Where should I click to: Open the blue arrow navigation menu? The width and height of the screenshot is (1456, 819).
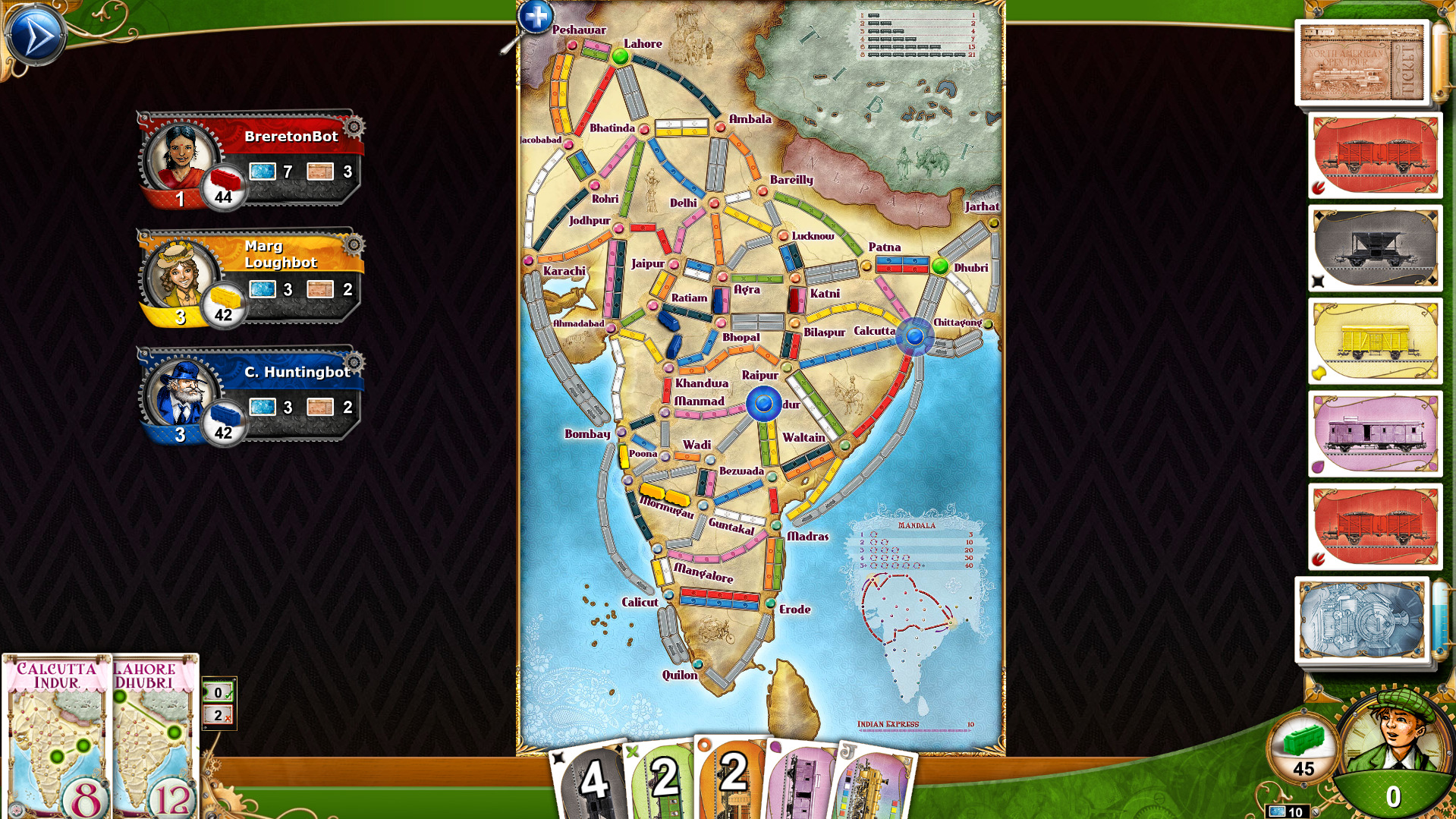tap(36, 33)
